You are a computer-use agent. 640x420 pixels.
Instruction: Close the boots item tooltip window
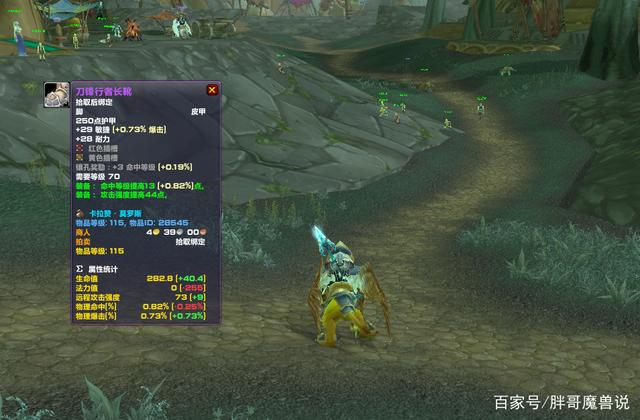coord(212,90)
